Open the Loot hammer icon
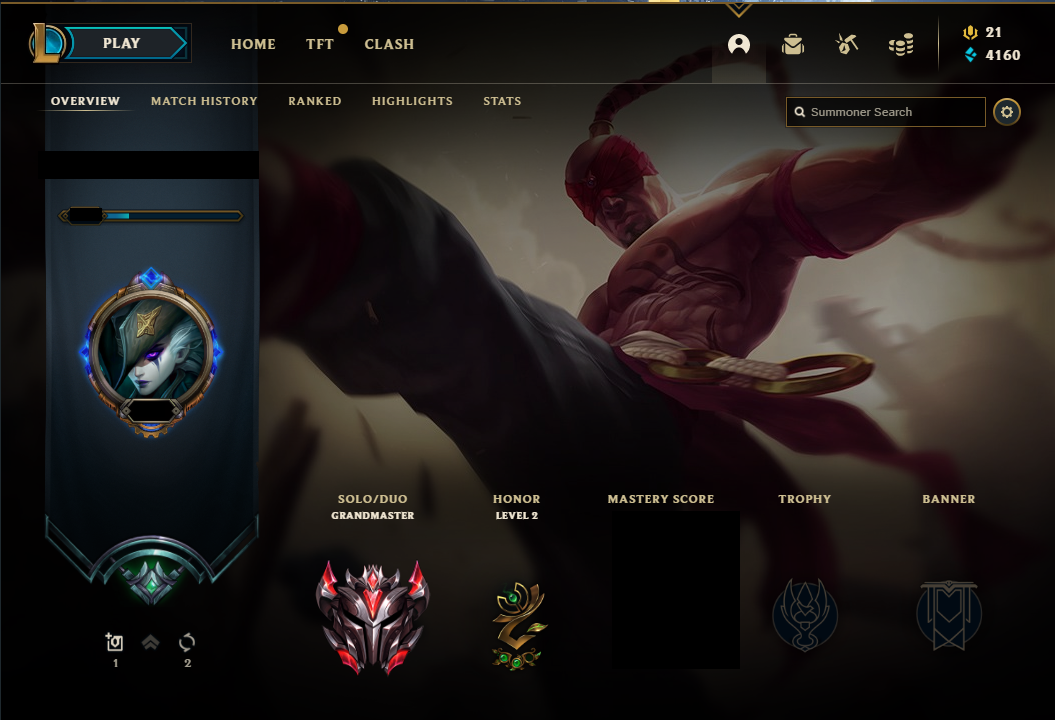The width and height of the screenshot is (1055, 720). point(847,44)
